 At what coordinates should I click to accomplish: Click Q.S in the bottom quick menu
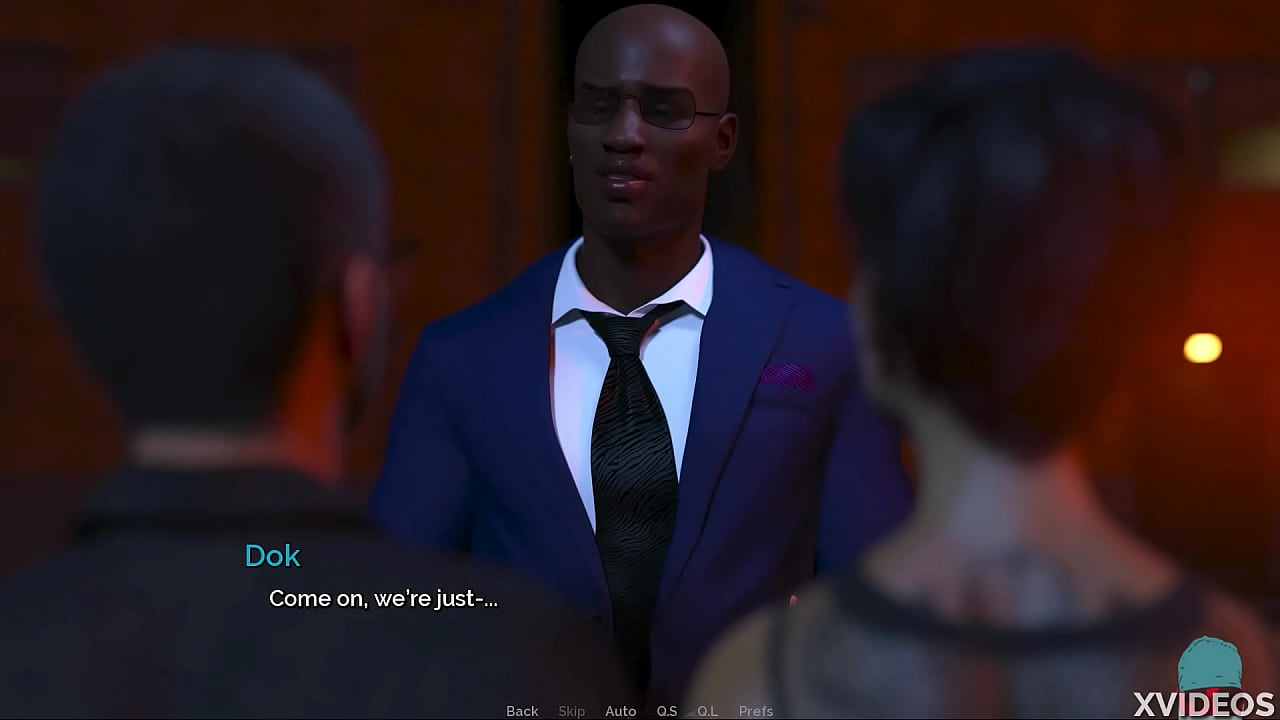pyautogui.click(x=667, y=710)
